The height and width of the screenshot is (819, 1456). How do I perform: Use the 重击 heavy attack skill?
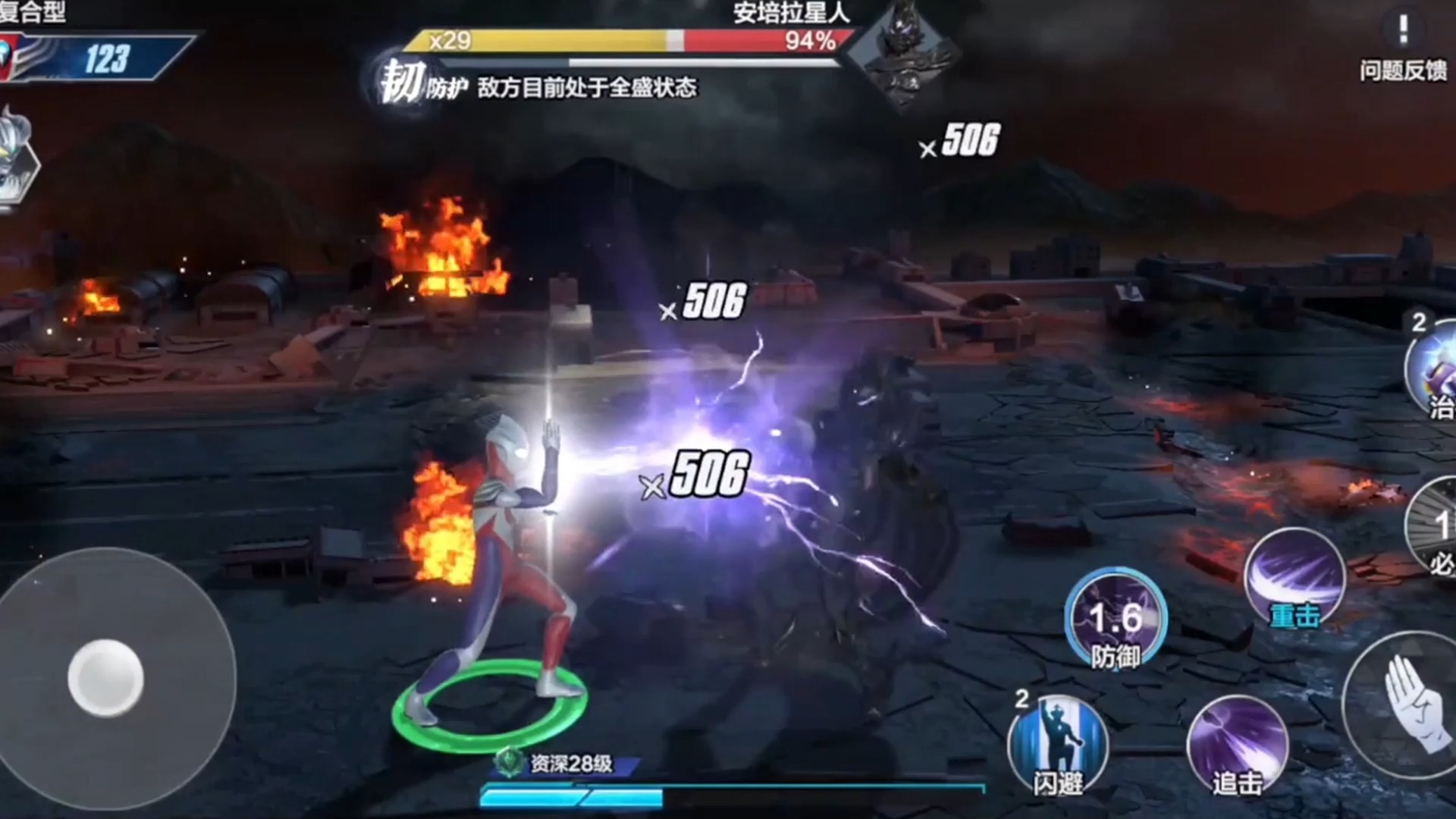coord(1295,580)
